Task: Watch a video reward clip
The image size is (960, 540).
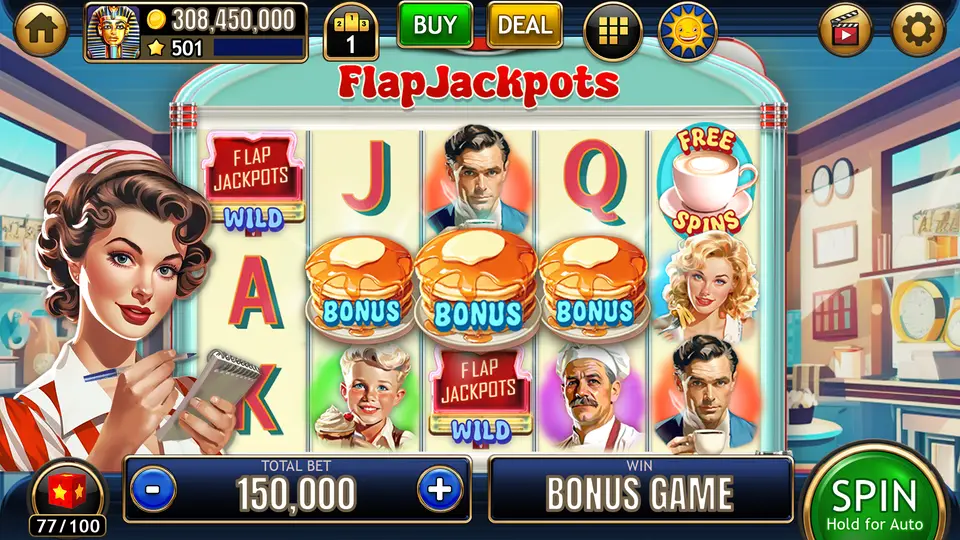Action: click(x=846, y=31)
